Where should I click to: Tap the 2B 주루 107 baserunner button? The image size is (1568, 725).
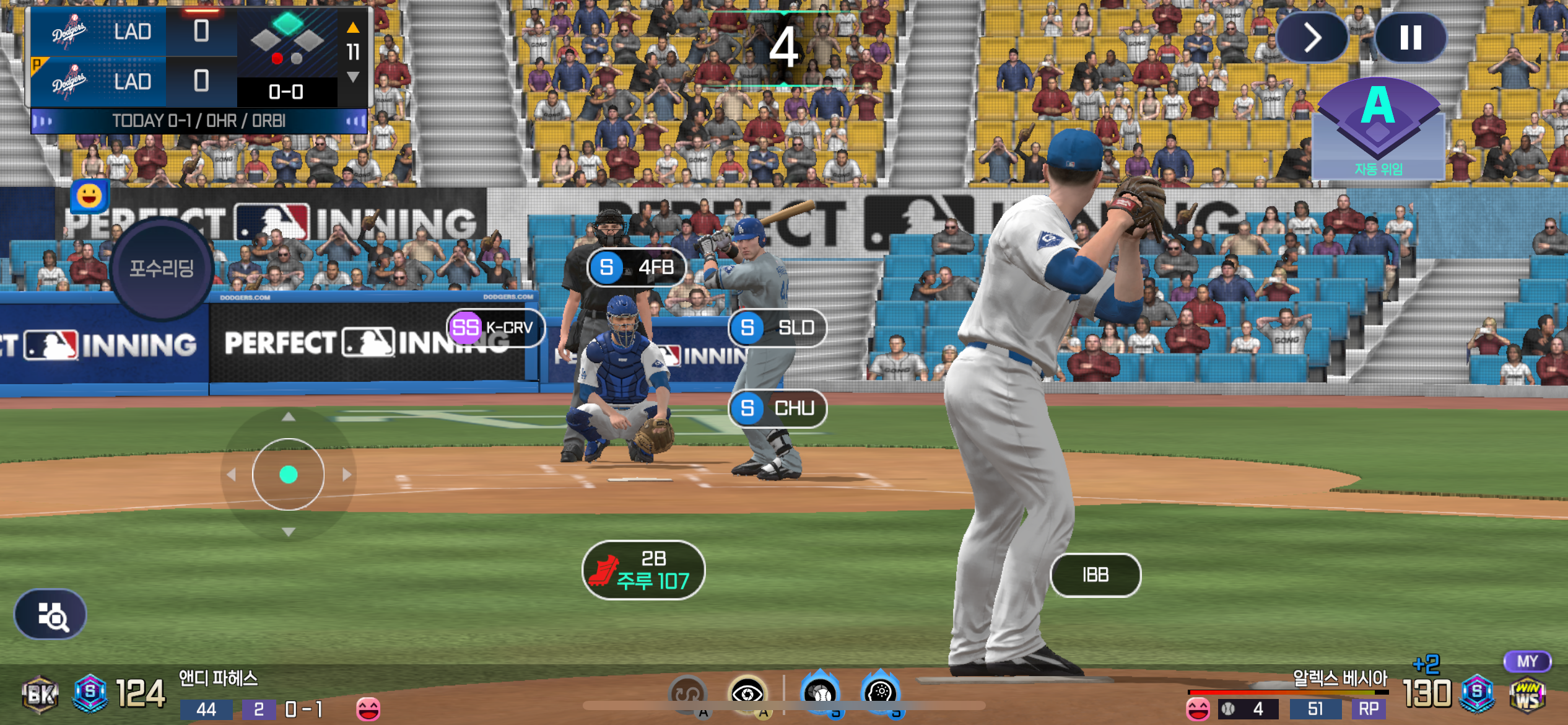643,570
